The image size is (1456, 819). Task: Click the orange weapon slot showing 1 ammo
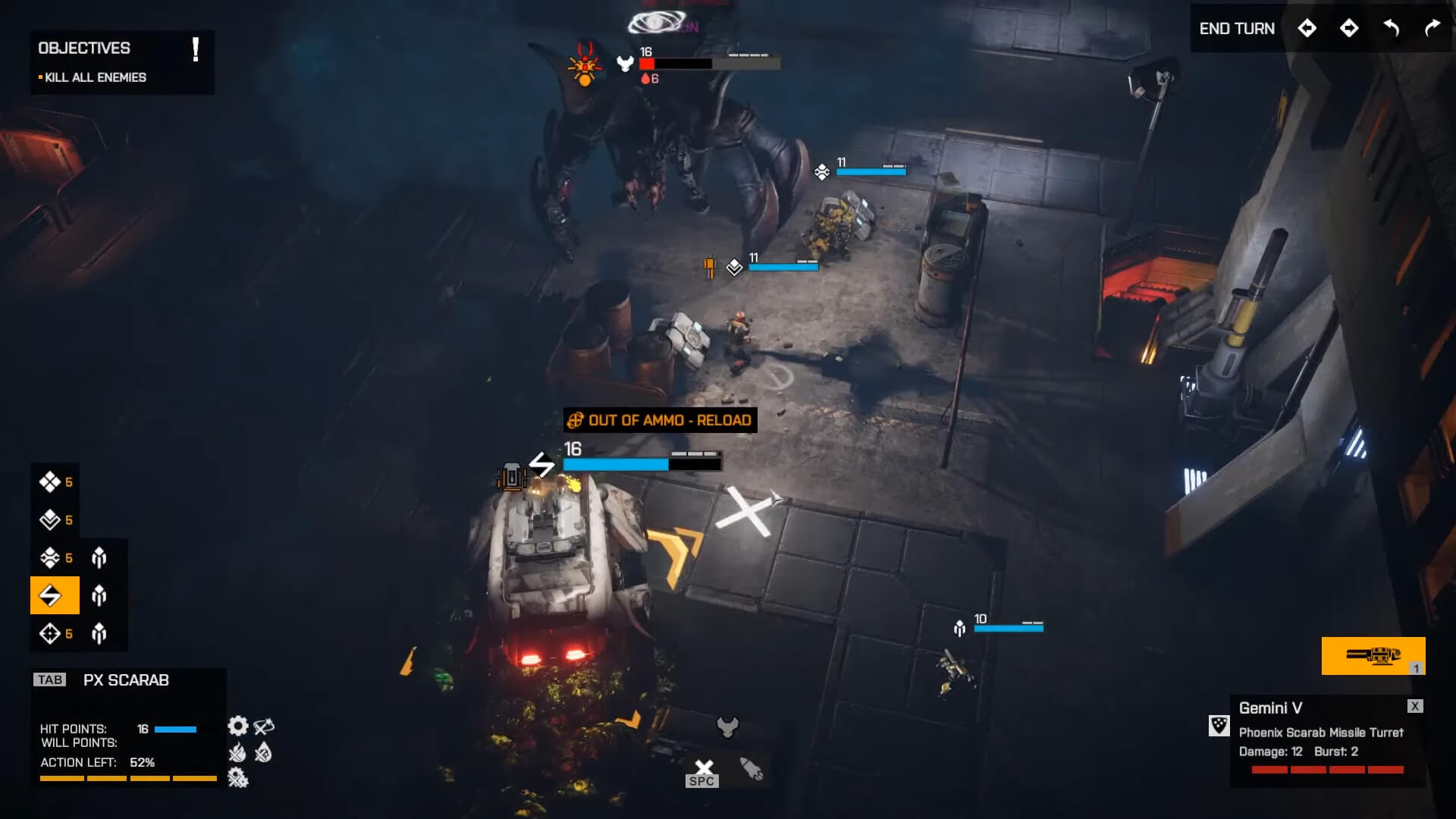[x=1374, y=655]
